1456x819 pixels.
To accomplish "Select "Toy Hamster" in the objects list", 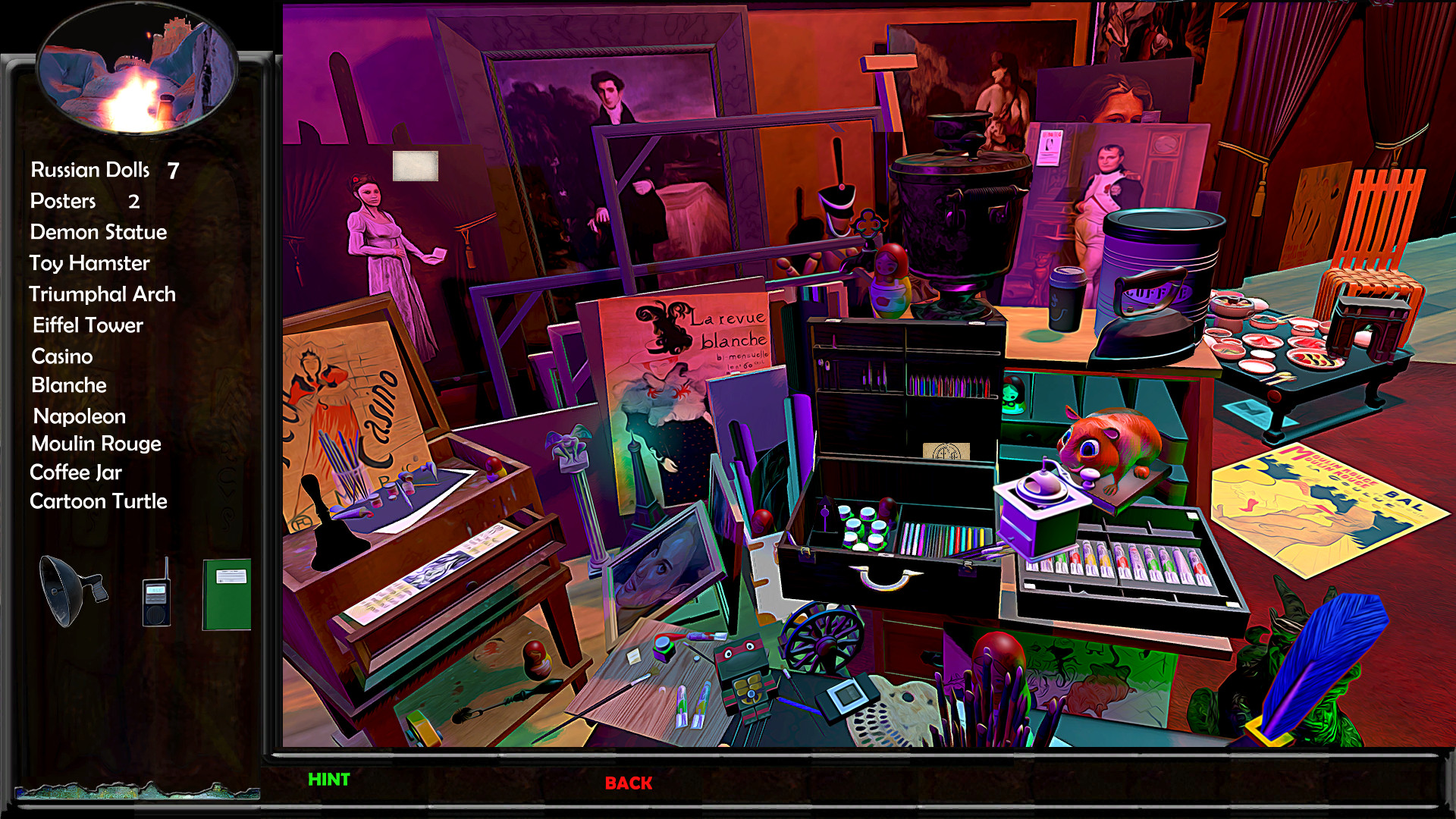I will 88,263.
